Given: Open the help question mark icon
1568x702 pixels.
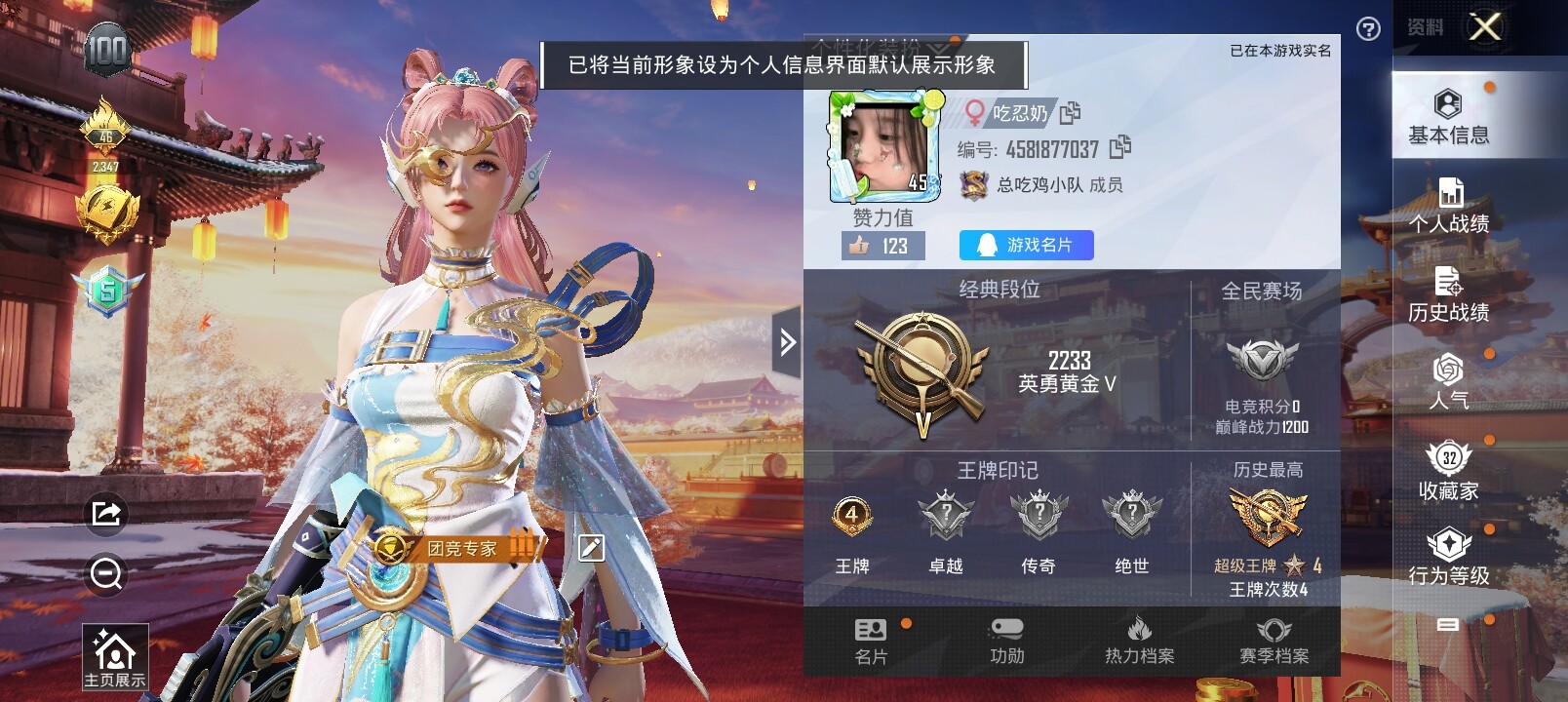Looking at the screenshot, I should point(1368,29).
